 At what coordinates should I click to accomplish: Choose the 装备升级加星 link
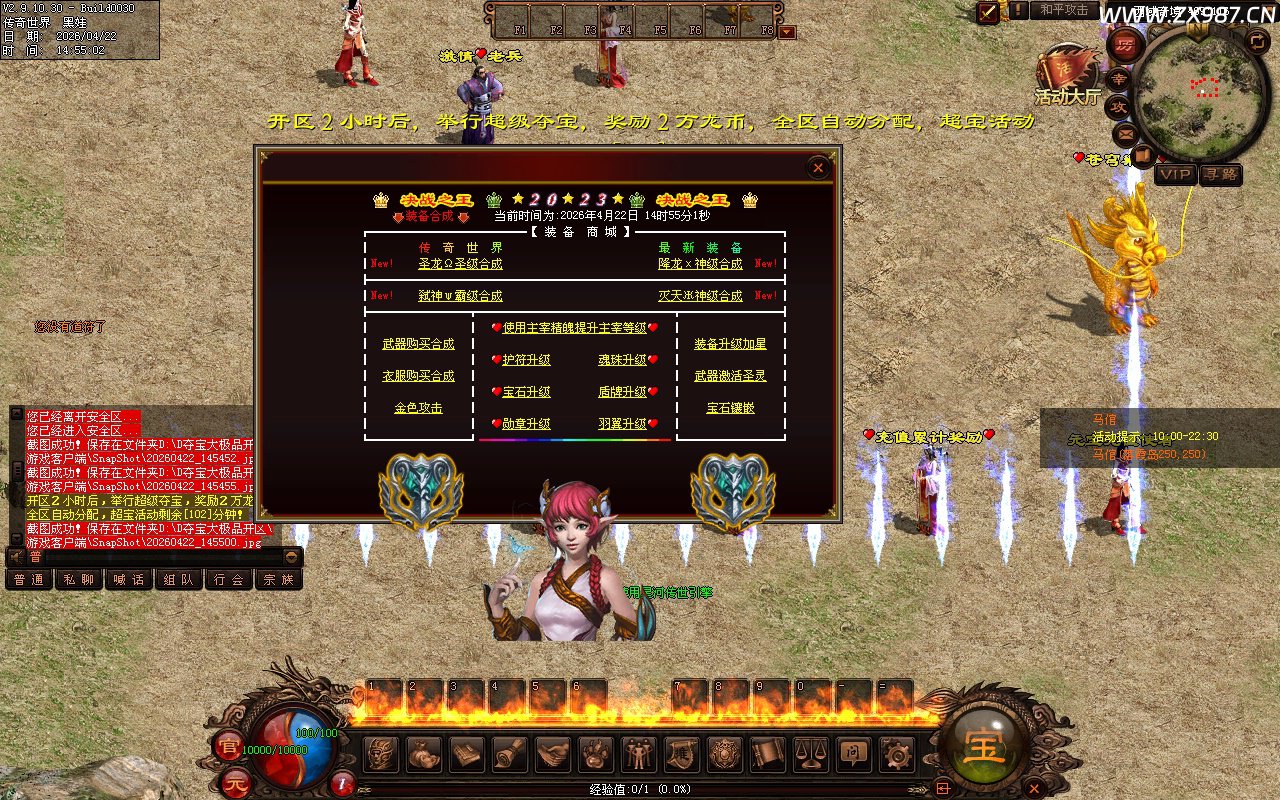click(x=730, y=344)
